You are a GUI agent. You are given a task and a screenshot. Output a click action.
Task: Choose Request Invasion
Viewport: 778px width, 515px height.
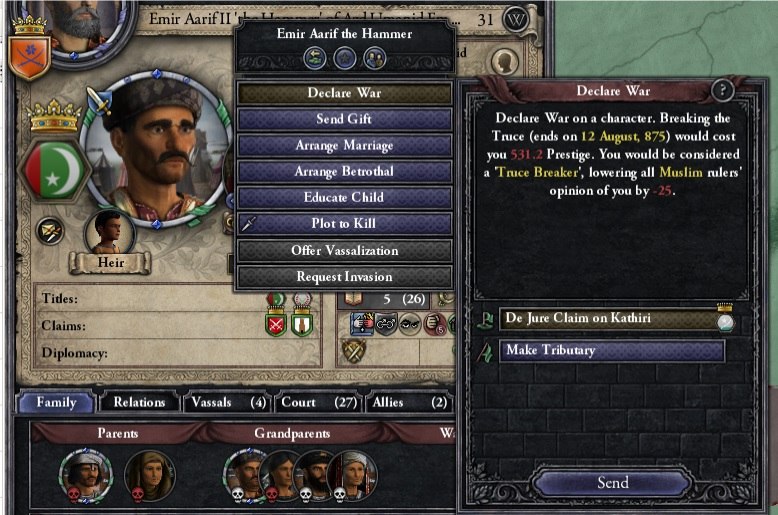coord(343,276)
